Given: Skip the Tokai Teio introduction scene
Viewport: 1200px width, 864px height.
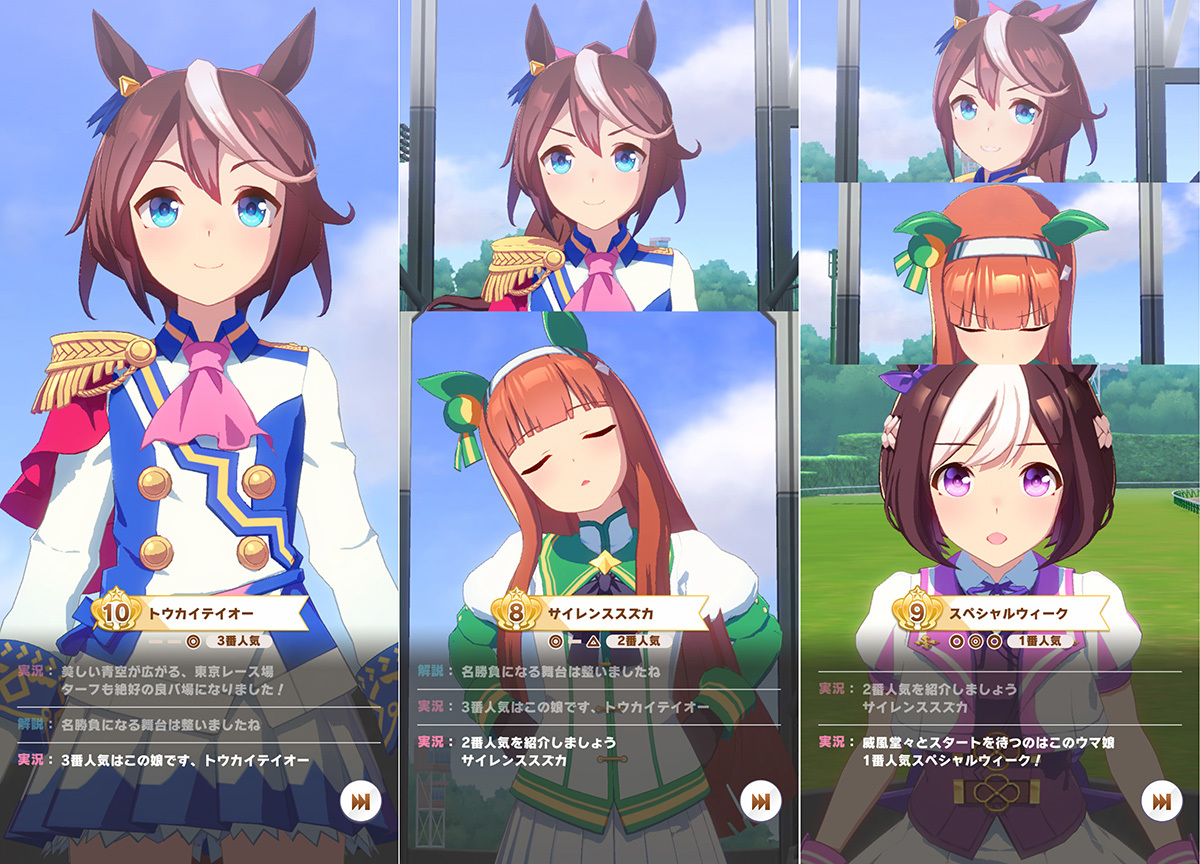Looking at the screenshot, I should coord(360,801).
